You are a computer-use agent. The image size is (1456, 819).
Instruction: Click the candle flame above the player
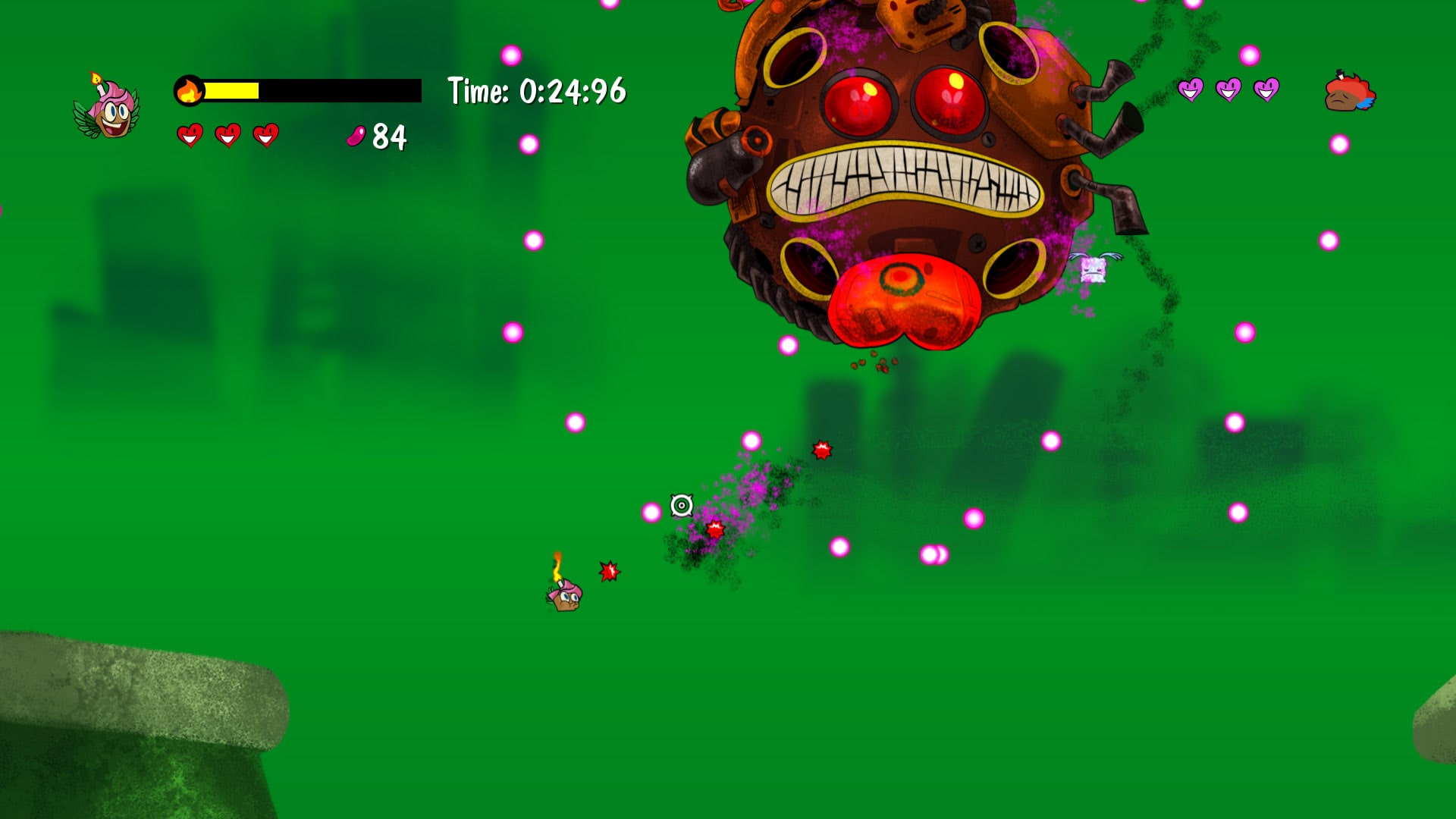click(x=558, y=565)
